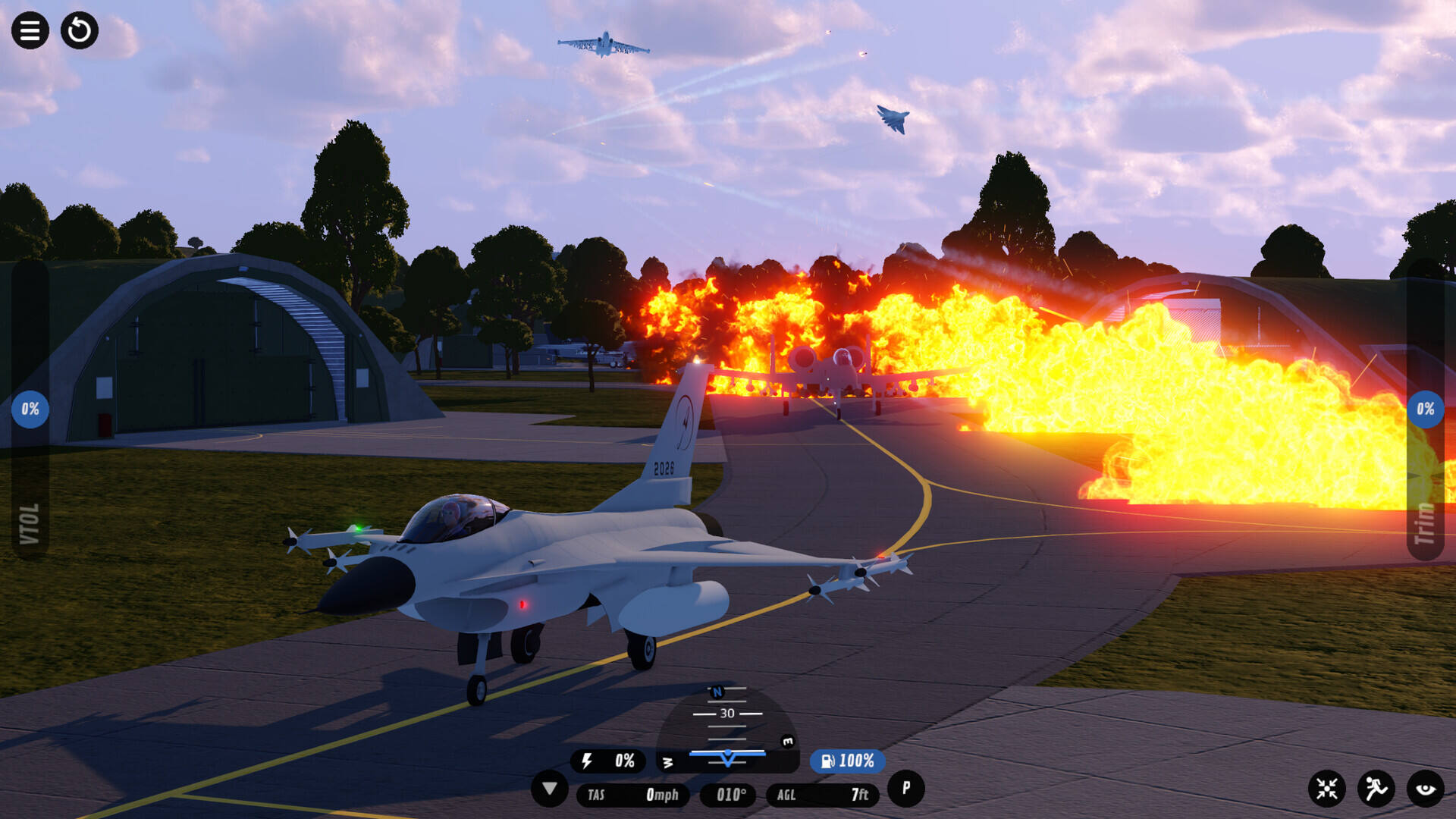Collapse the HUD with the down-arrow button
The width and height of the screenshot is (1456, 819).
[x=550, y=789]
